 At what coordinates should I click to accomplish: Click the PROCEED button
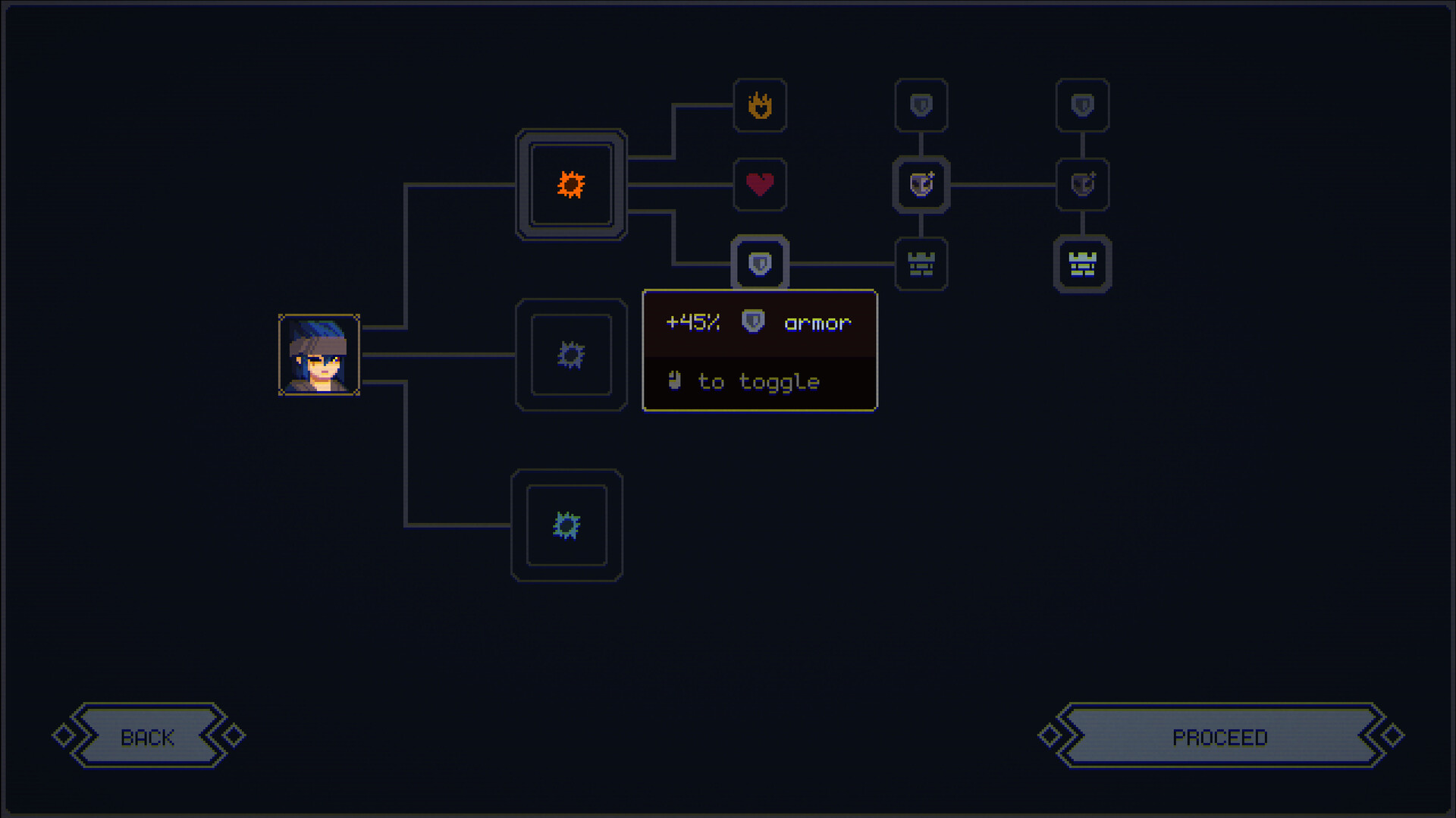(x=1219, y=735)
